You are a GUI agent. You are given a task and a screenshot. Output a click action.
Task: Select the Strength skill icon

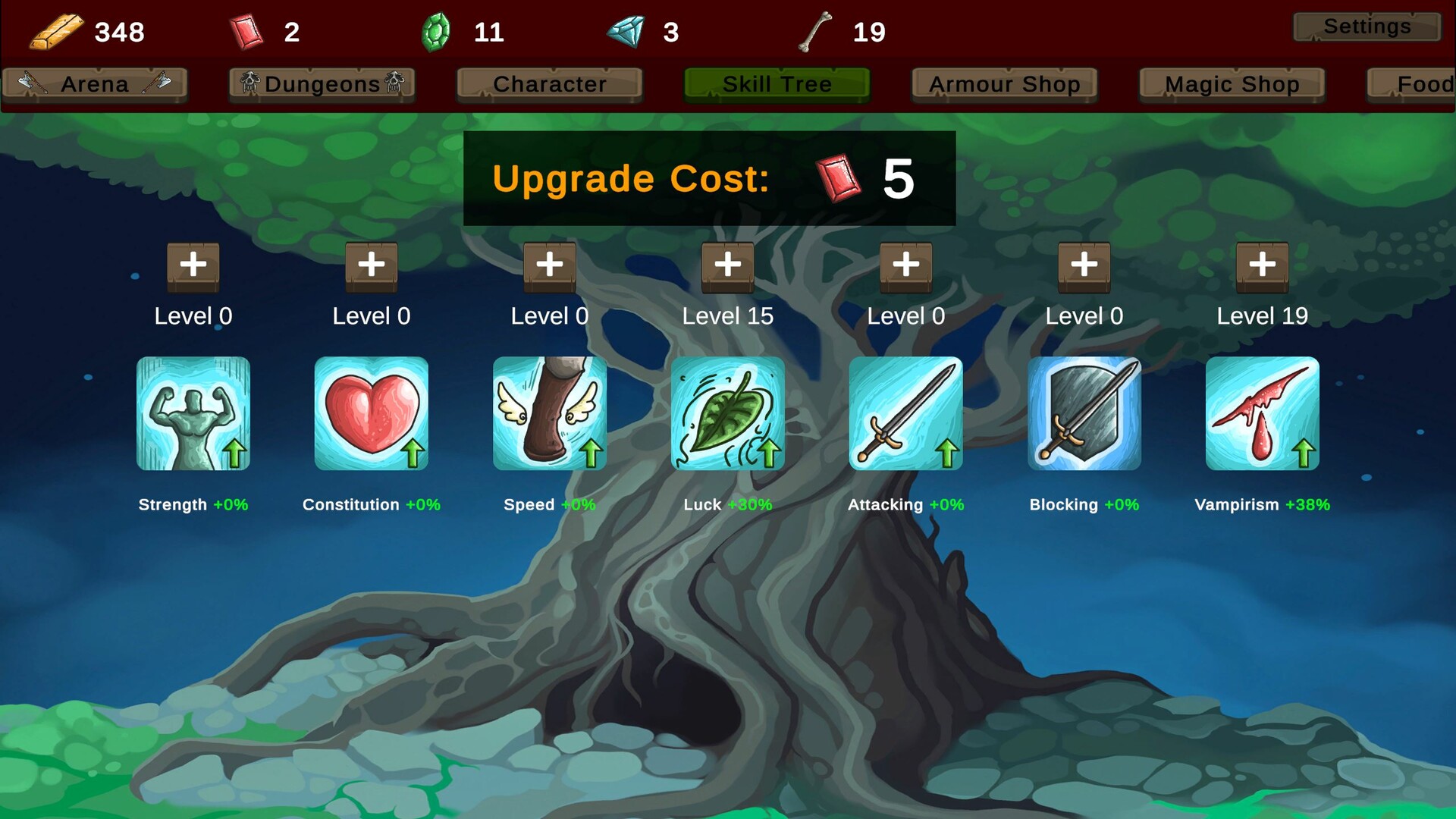[x=193, y=413]
